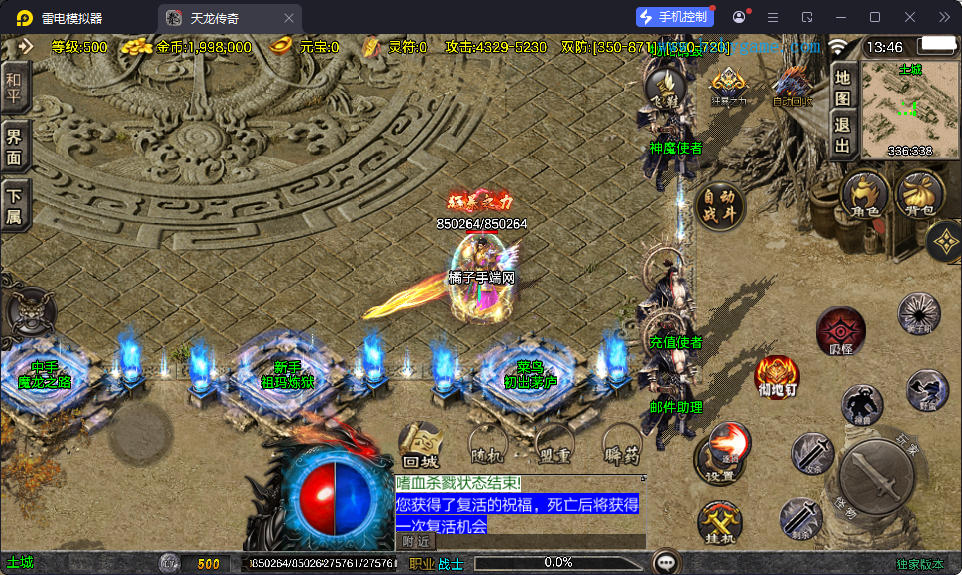Image resolution: width=962 pixels, height=575 pixels.
Task: Open the 界面 interface side tab
Action: point(14,148)
